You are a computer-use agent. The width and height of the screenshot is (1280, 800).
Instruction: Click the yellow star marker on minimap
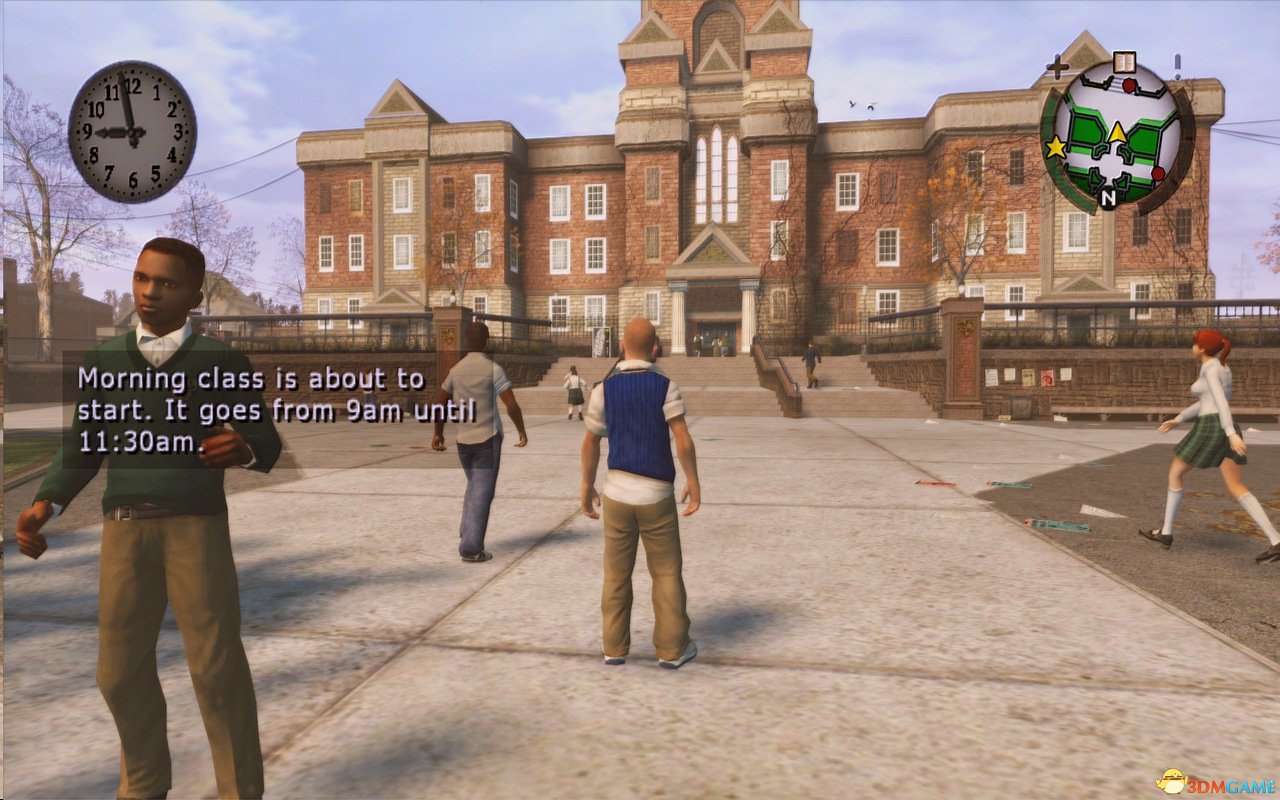click(x=1055, y=147)
